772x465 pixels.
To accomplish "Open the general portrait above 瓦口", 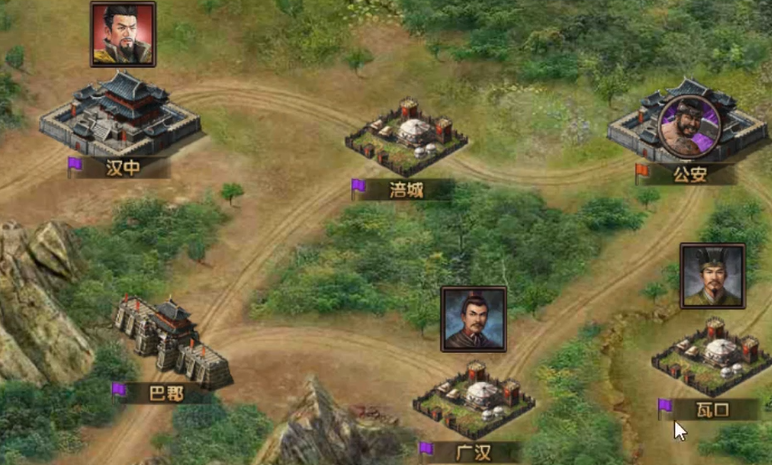I will (712, 276).
